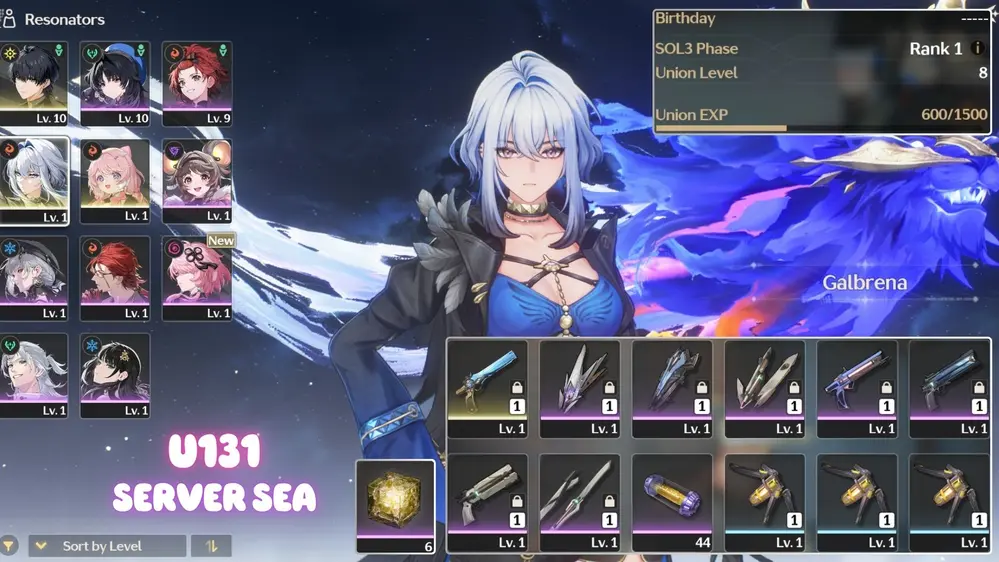Pick the pink-haired cat-eared resonator portrait
The height and width of the screenshot is (562, 999).
[x=115, y=180]
